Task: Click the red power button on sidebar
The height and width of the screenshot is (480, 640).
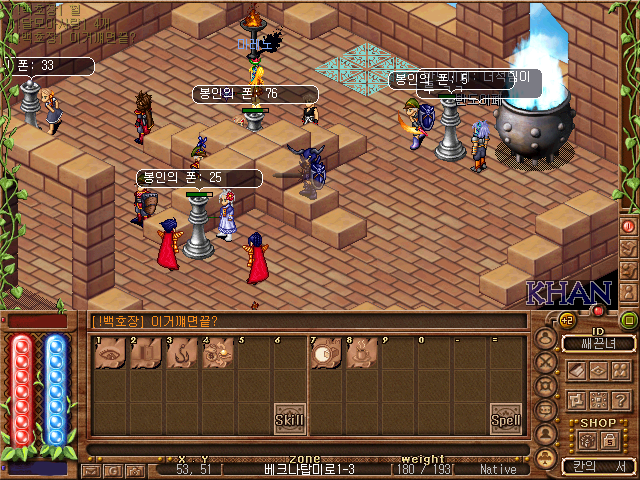Action: [629, 226]
